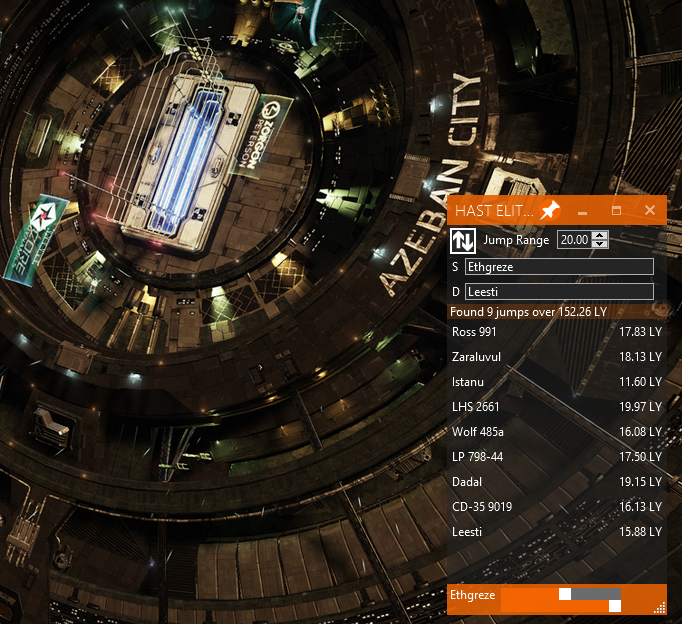Choose the Istanu route entry
This screenshot has height=624, width=682.
556,382
